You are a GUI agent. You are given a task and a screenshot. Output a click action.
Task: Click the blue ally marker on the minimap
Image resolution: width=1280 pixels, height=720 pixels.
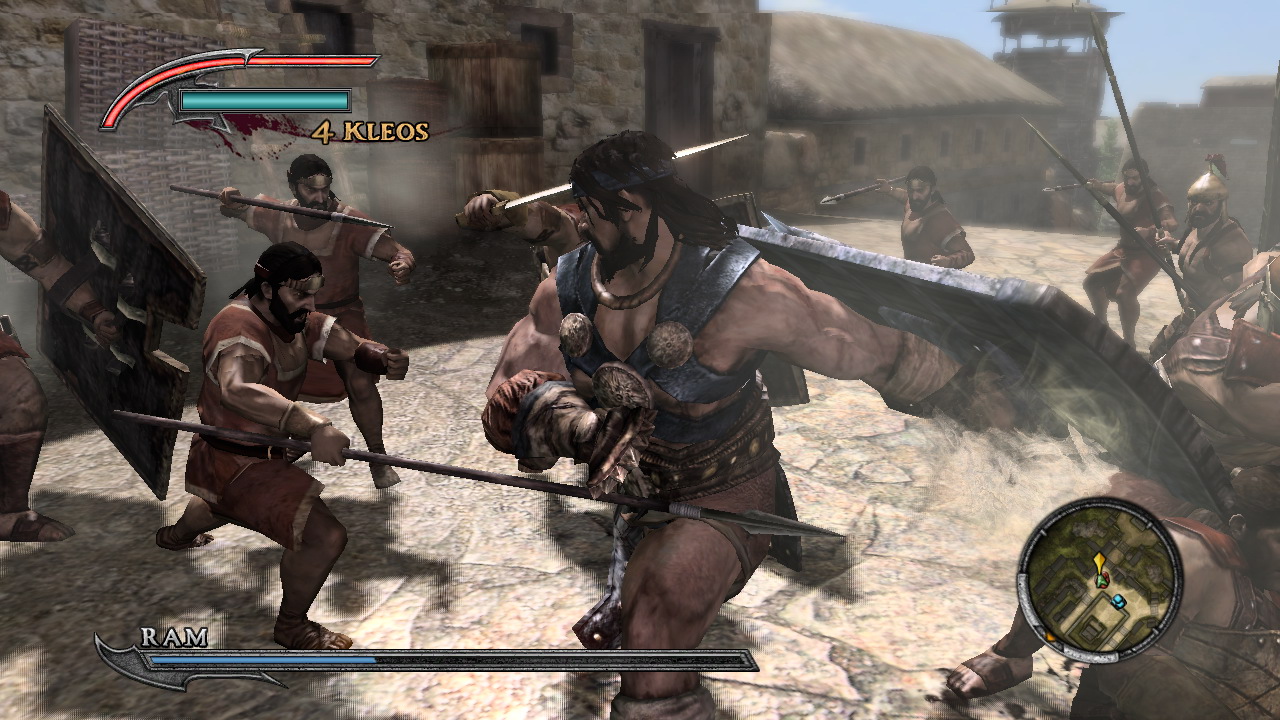[x=1118, y=600]
